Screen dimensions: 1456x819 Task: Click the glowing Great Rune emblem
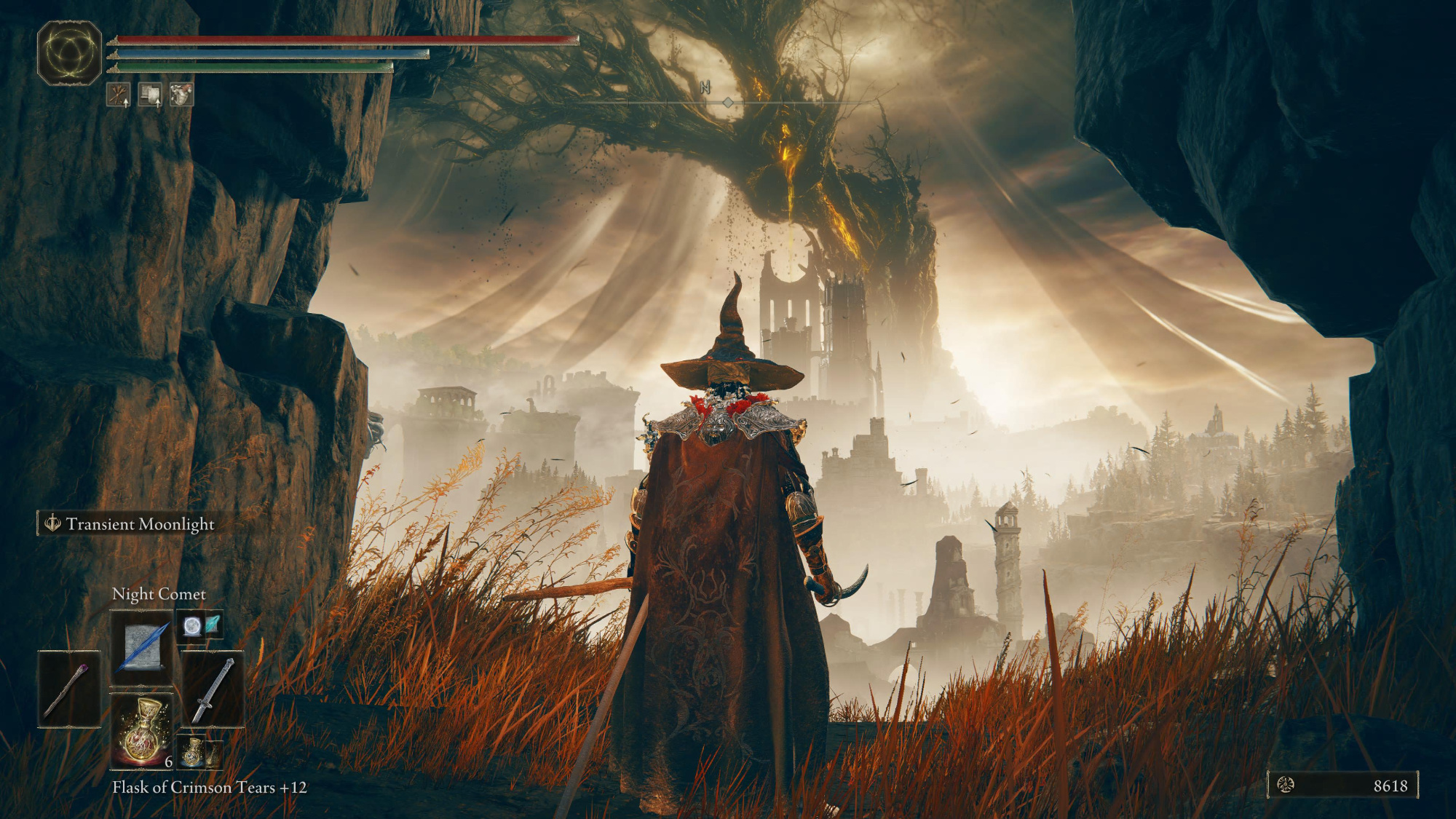[x=69, y=53]
